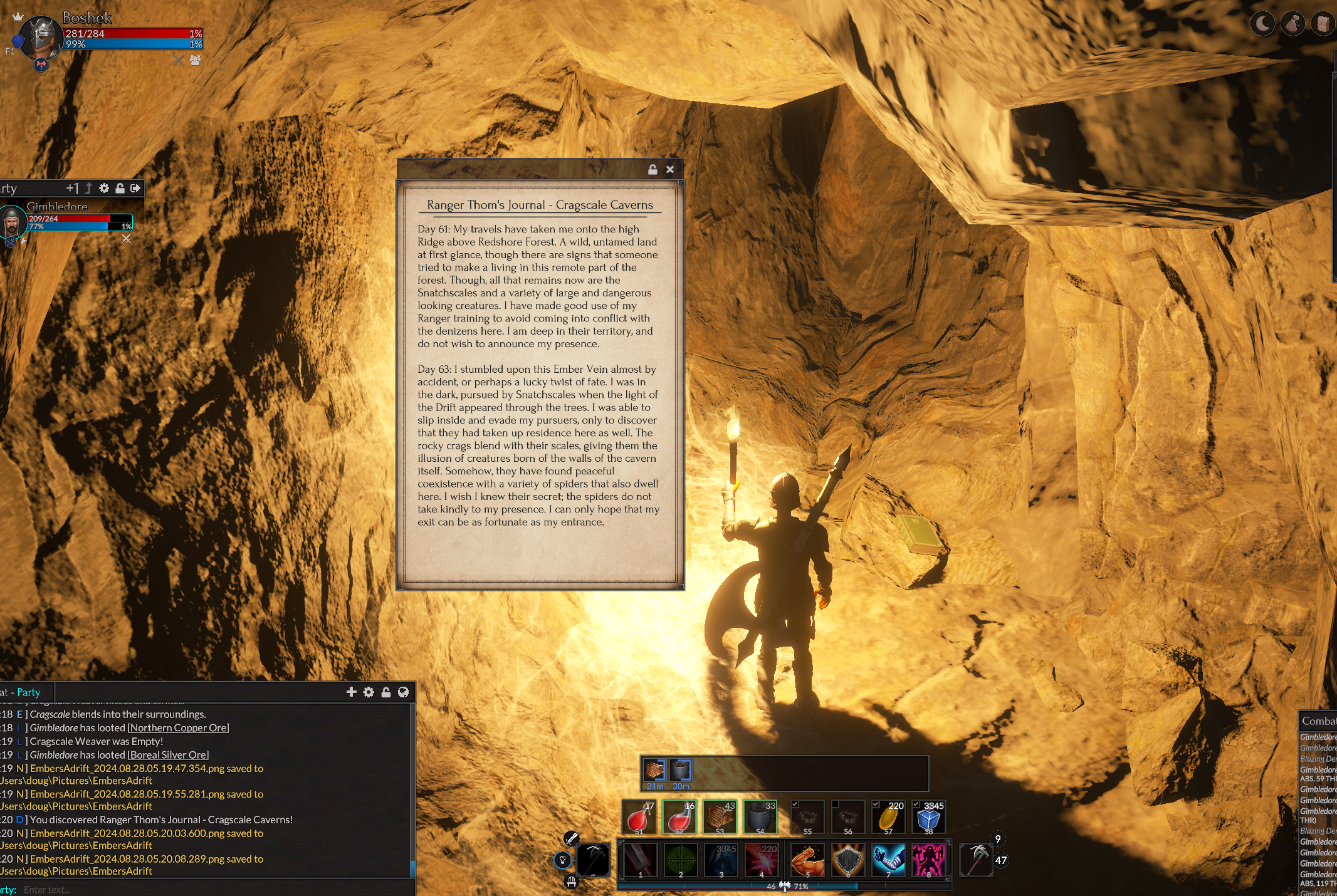
Task: Use the yellow seed item in slot S7
Action: (x=888, y=817)
